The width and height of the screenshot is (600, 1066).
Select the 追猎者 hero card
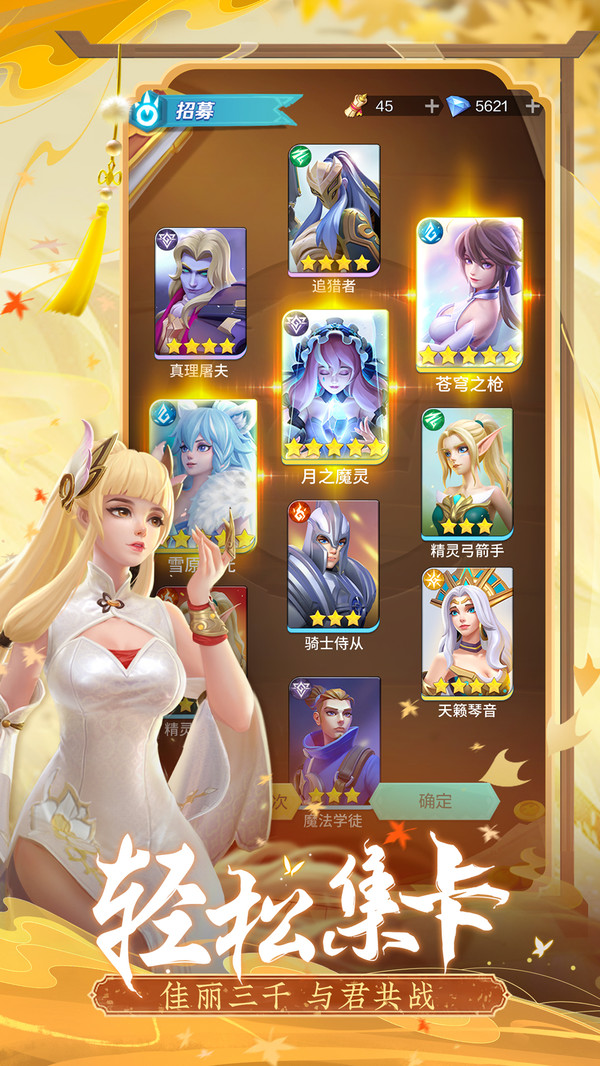(x=335, y=209)
